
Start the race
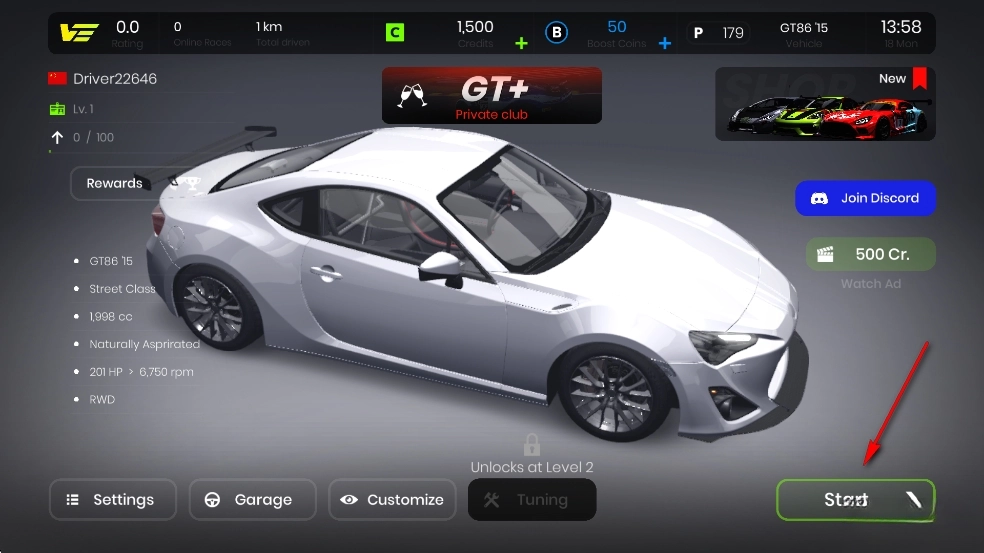pos(855,500)
